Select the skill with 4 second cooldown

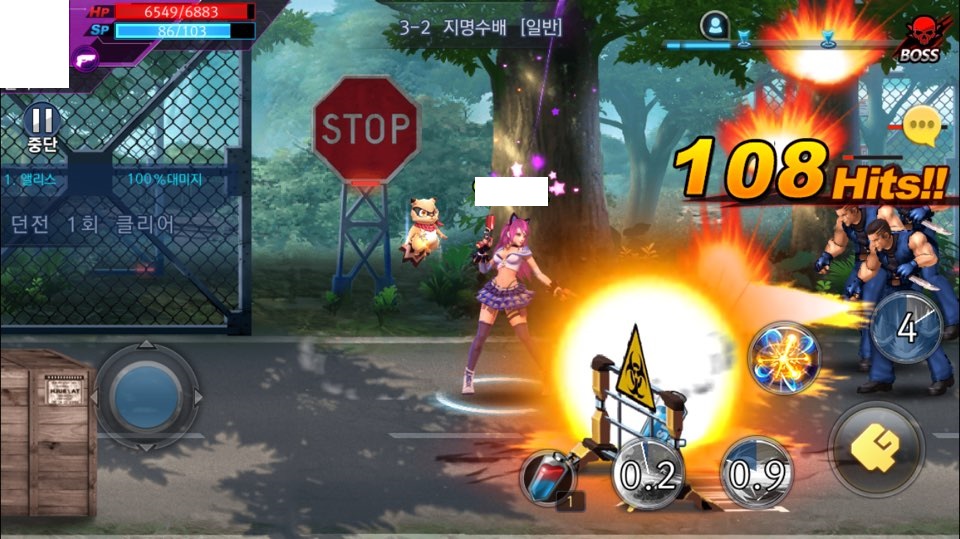906,327
